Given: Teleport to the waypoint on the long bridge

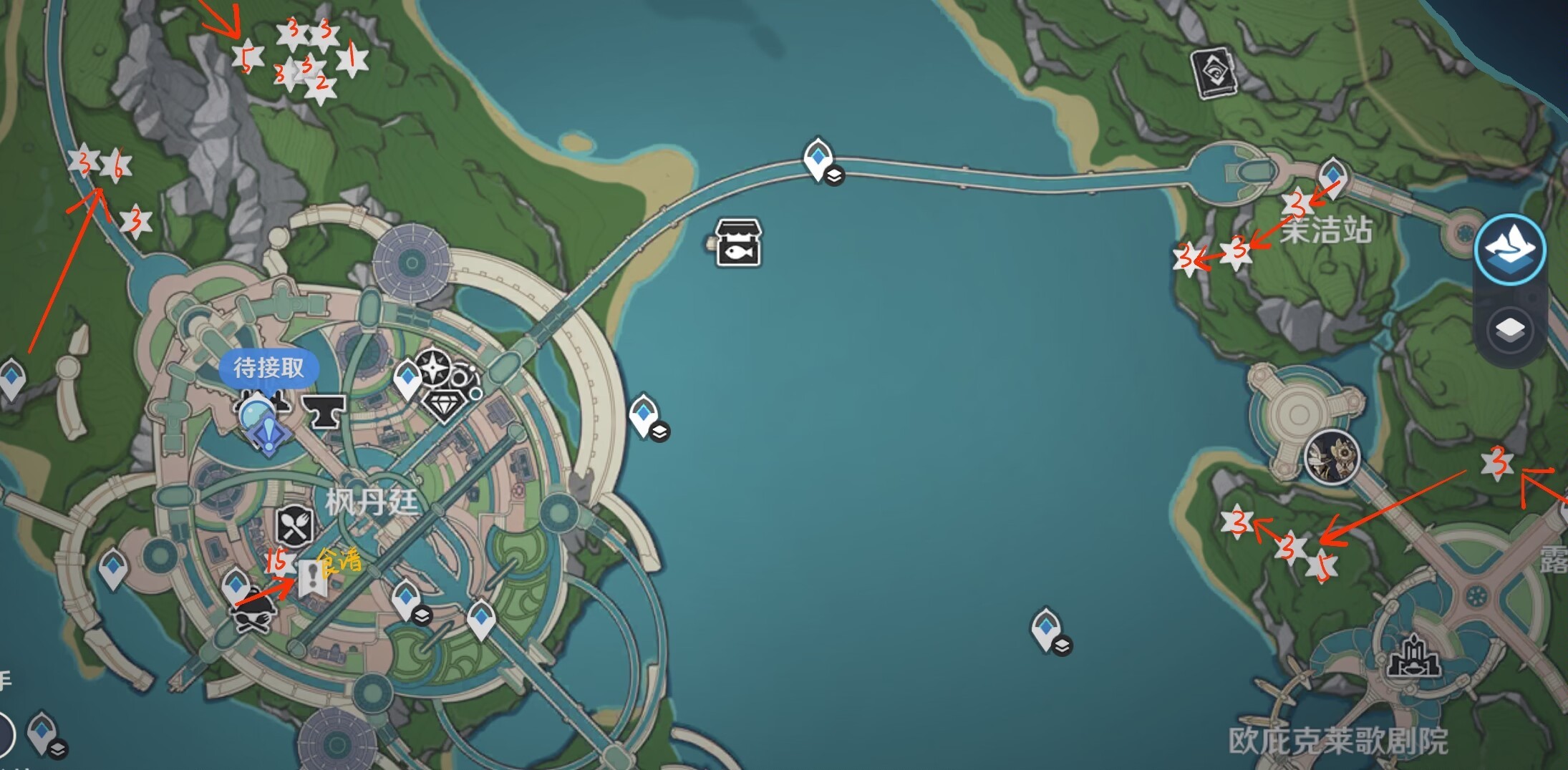Looking at the screenshot, I should point(818,157).
